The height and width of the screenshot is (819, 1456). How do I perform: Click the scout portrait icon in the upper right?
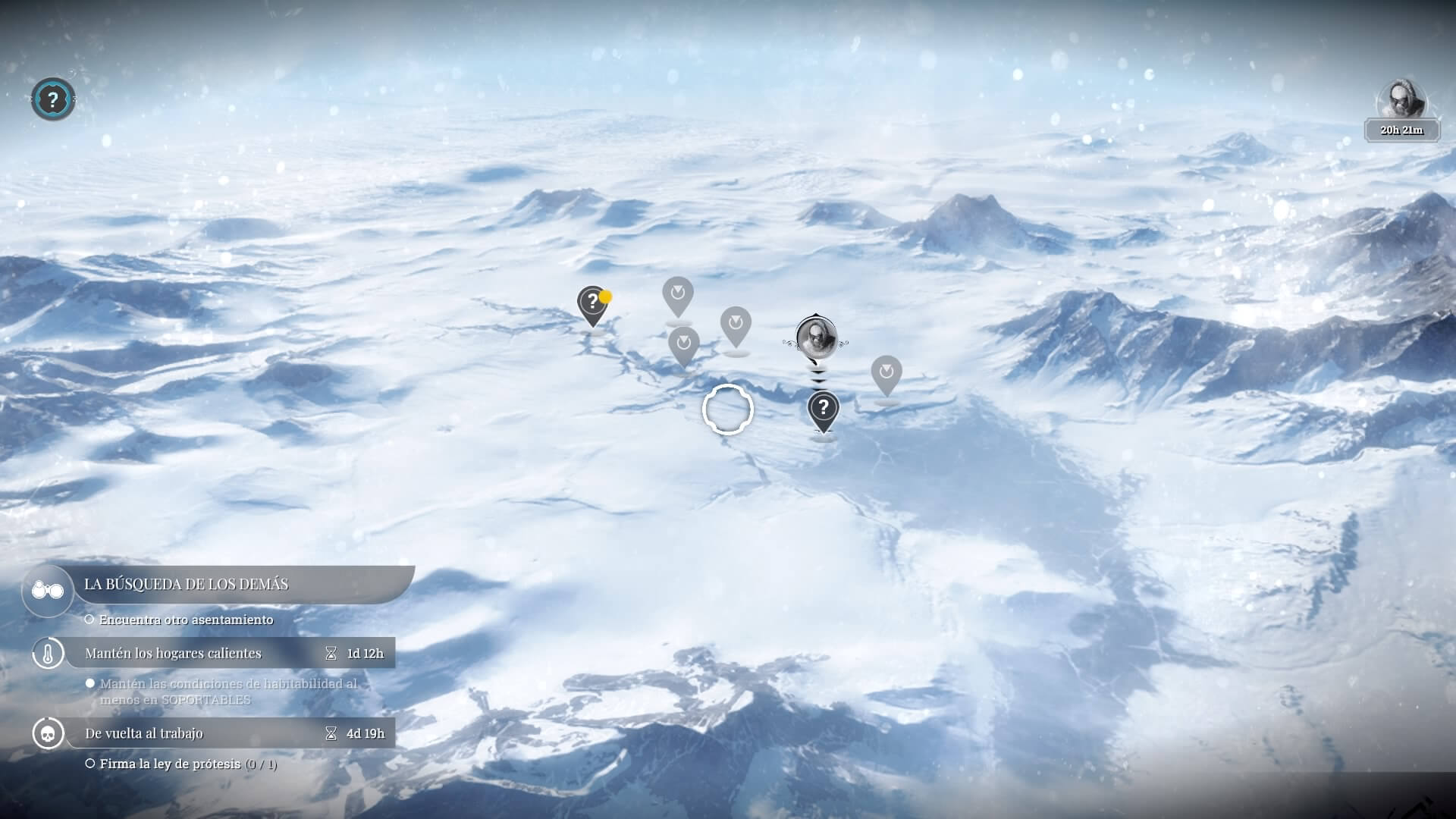click(1402, 97)
